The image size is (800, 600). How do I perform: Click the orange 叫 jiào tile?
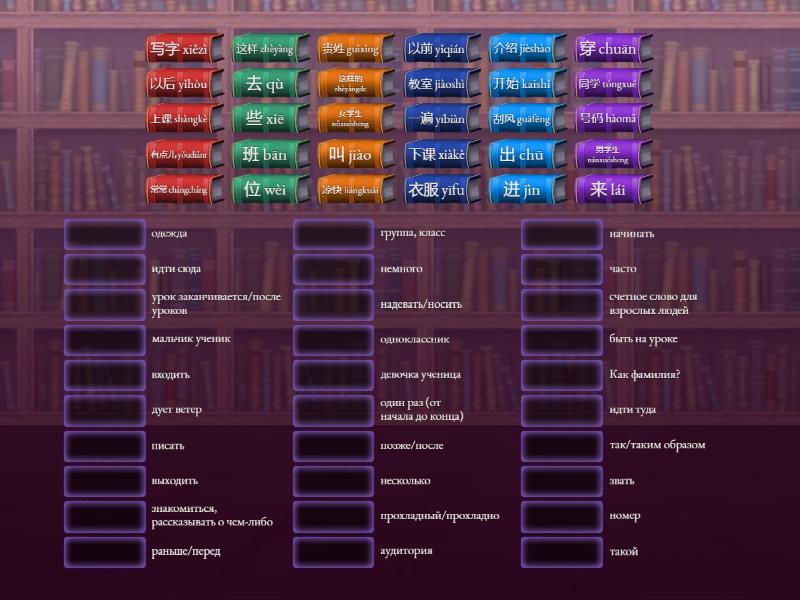click(350, 155)
